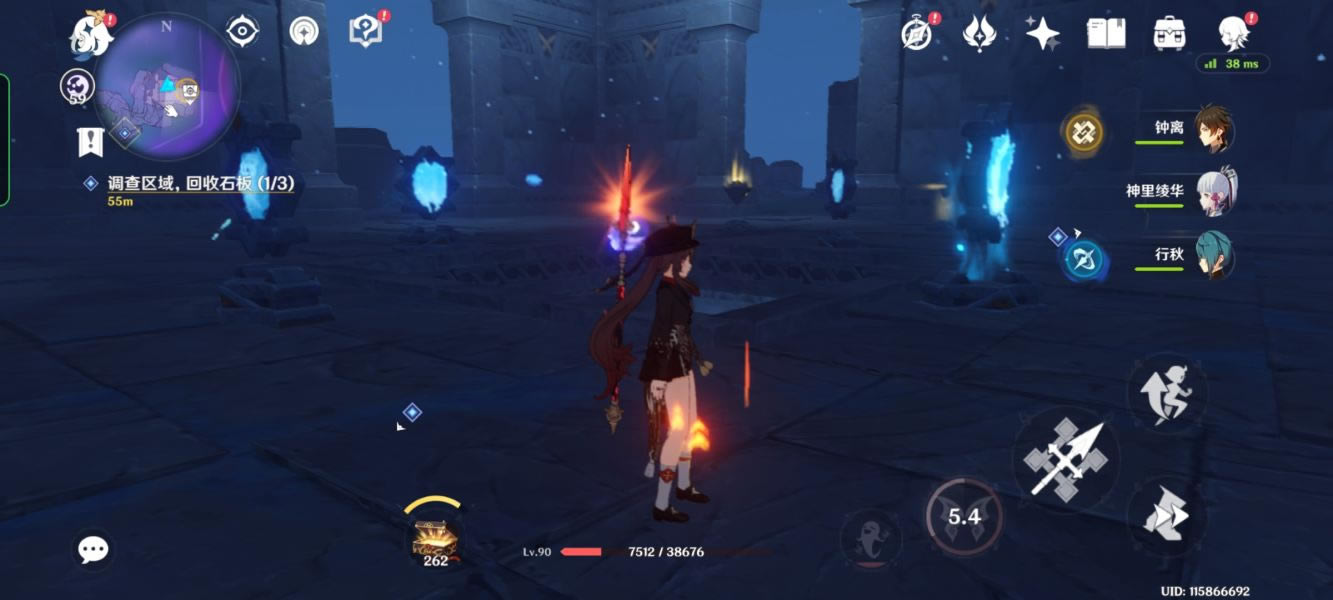Open the Wish four-point star icon

click(x=1042, y=34)
